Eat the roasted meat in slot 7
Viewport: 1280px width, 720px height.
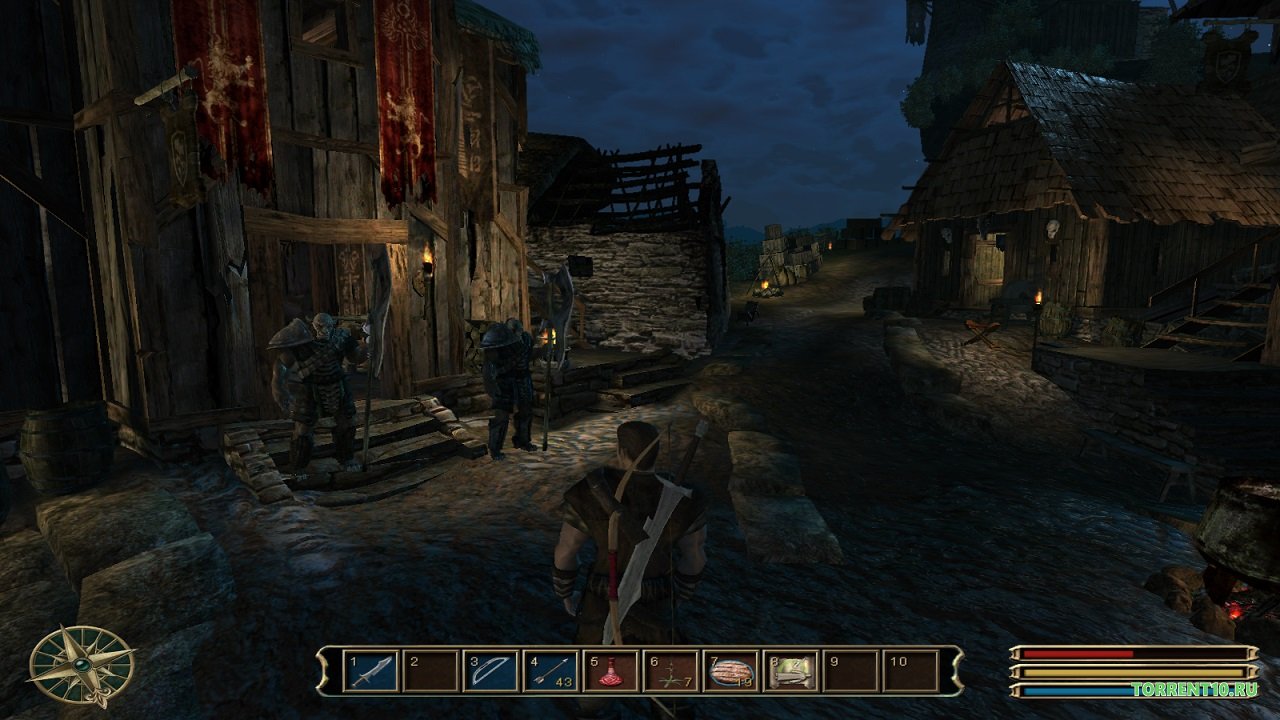coord(731,671)
